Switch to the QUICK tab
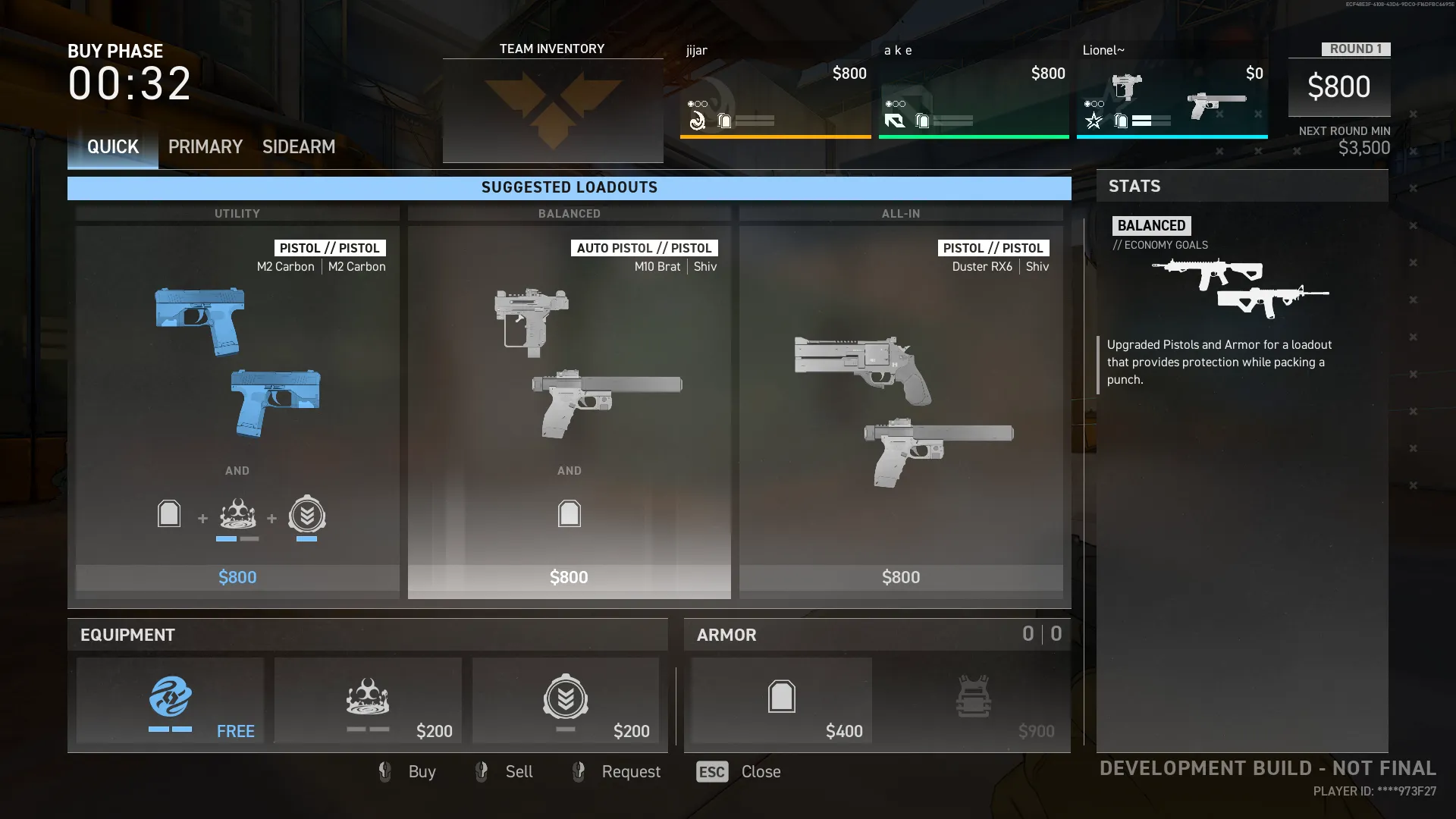 point(113,147)
